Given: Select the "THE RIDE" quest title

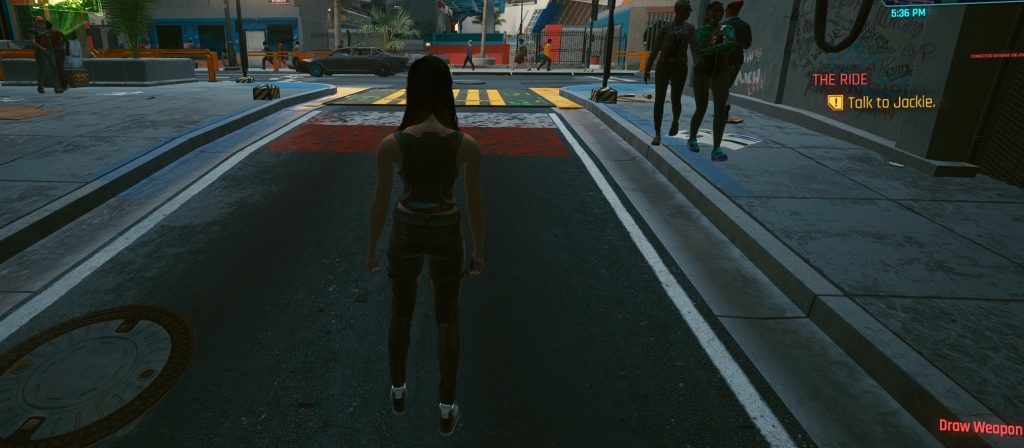Looking at the screenshot, I should pyautogui.click(x=840, y=79).
